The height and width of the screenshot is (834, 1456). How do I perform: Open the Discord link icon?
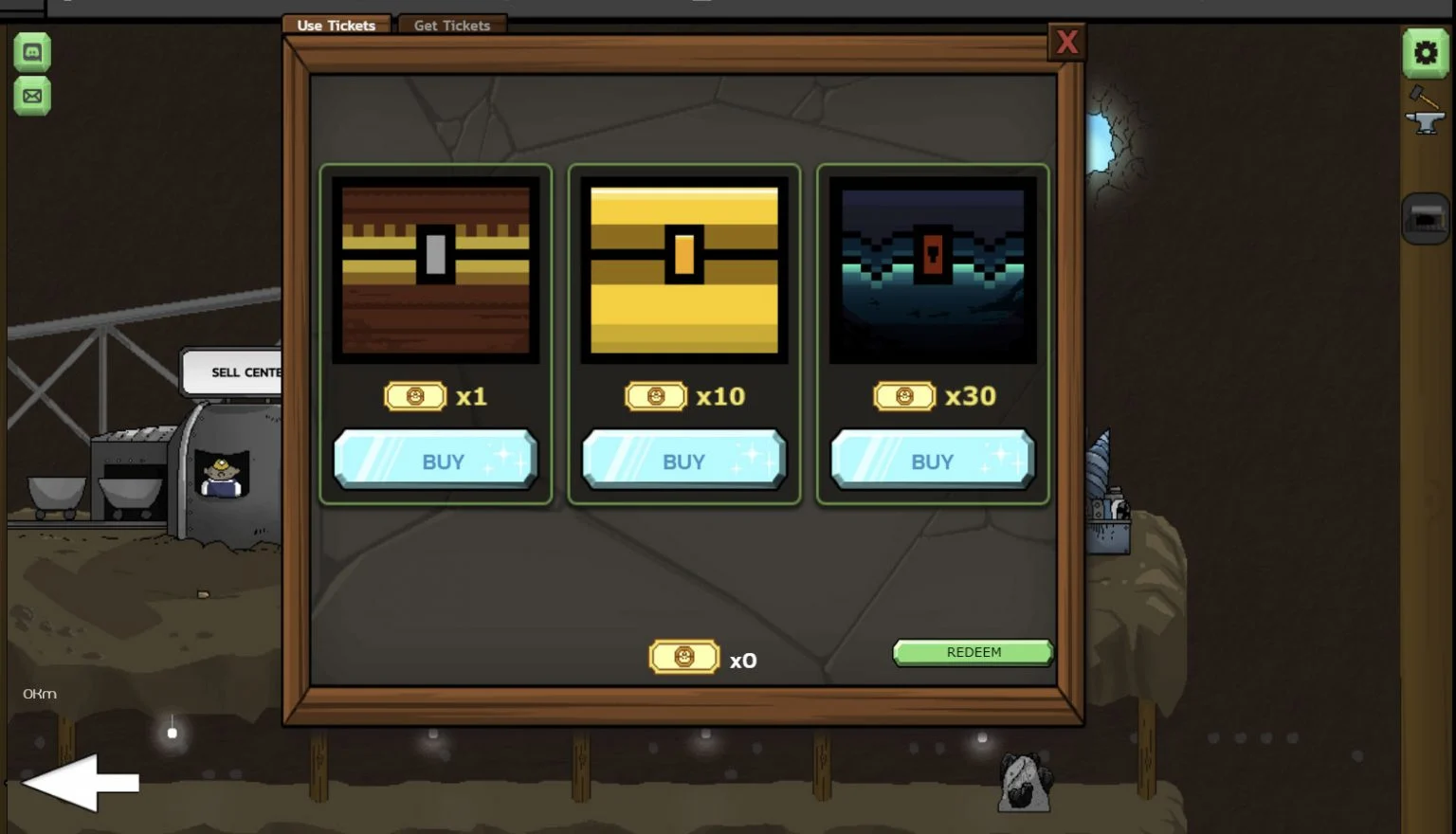[32, 52]
